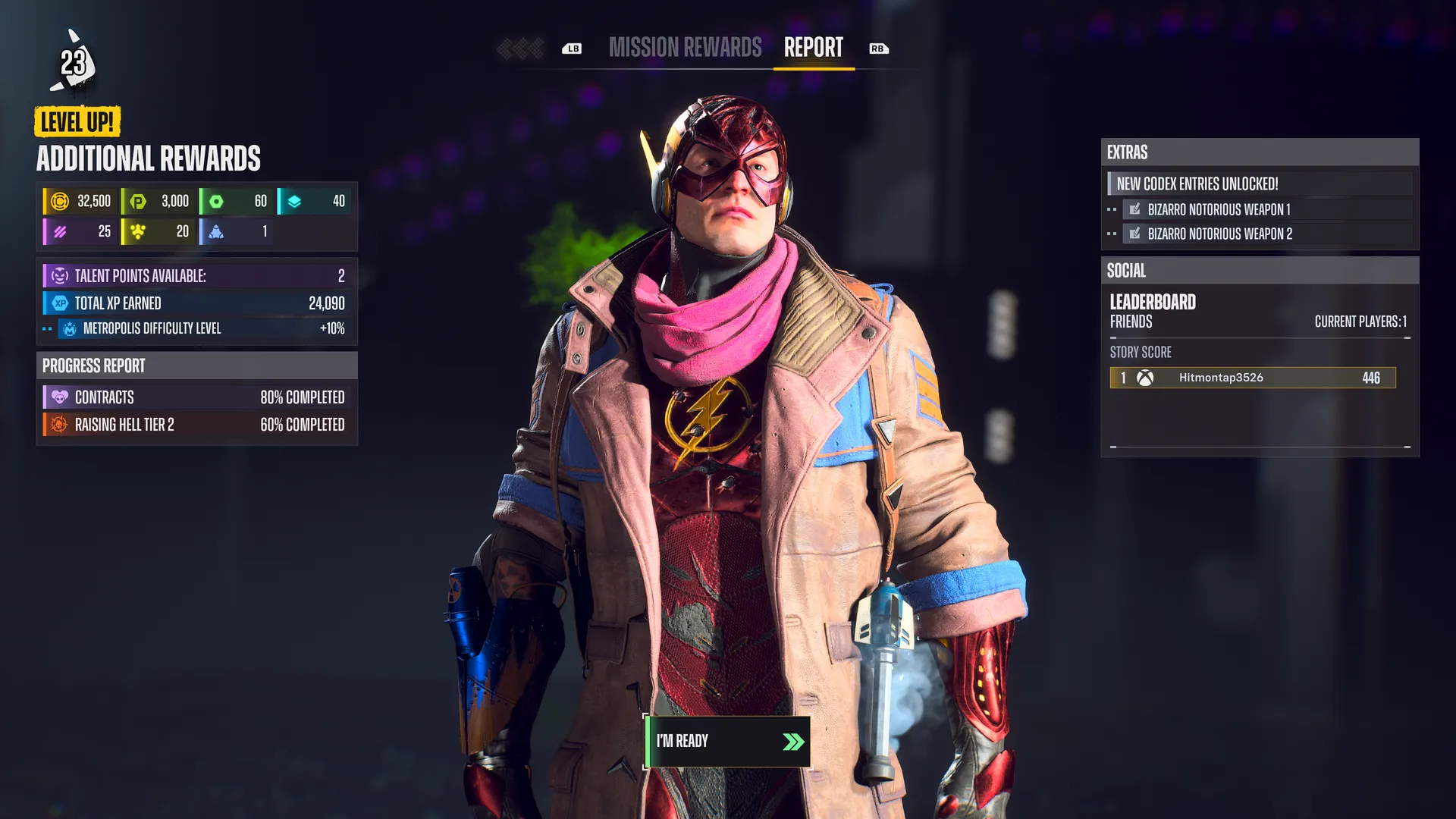Viewport: 1456px width, 819px height.
Task: Select Hitmontap3526 leaderboard row
Action: (x=1252, y=378)
